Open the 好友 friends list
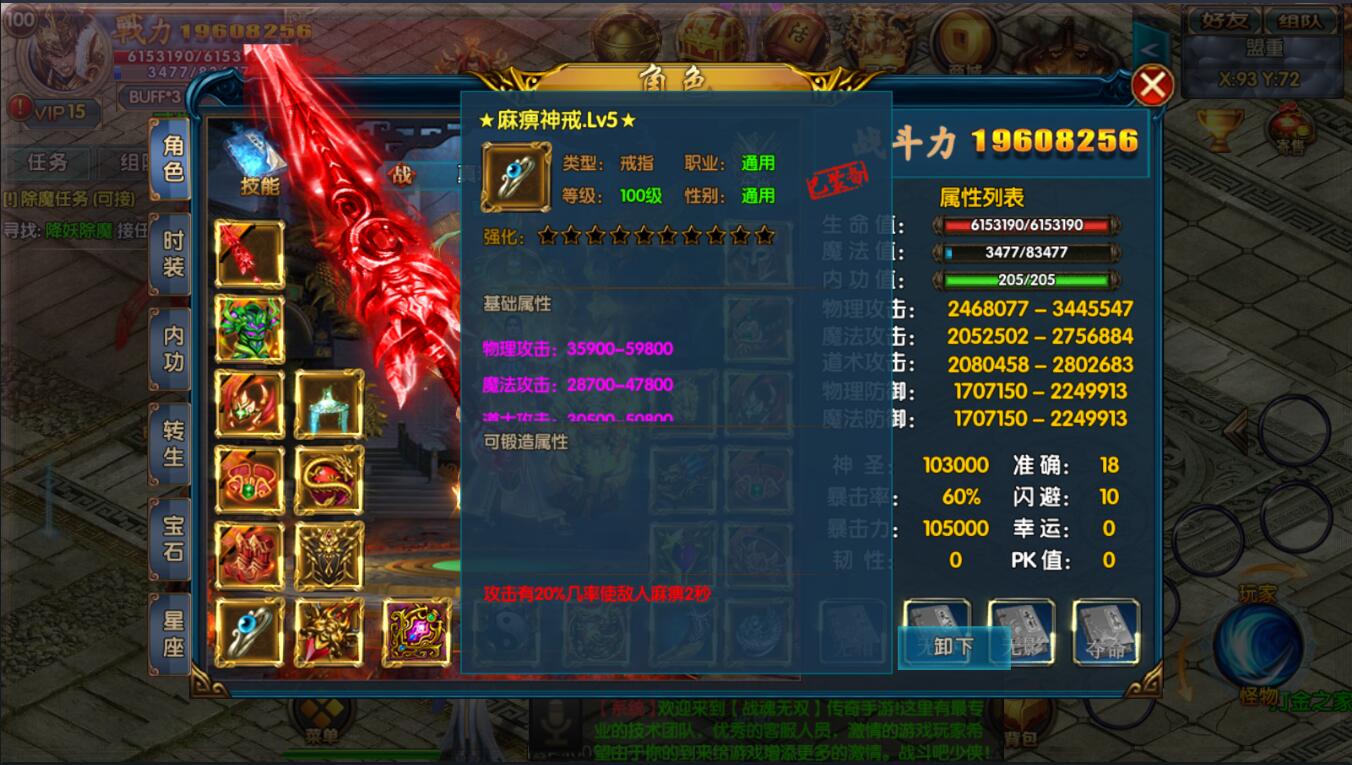 click(x=1221, y=20)
